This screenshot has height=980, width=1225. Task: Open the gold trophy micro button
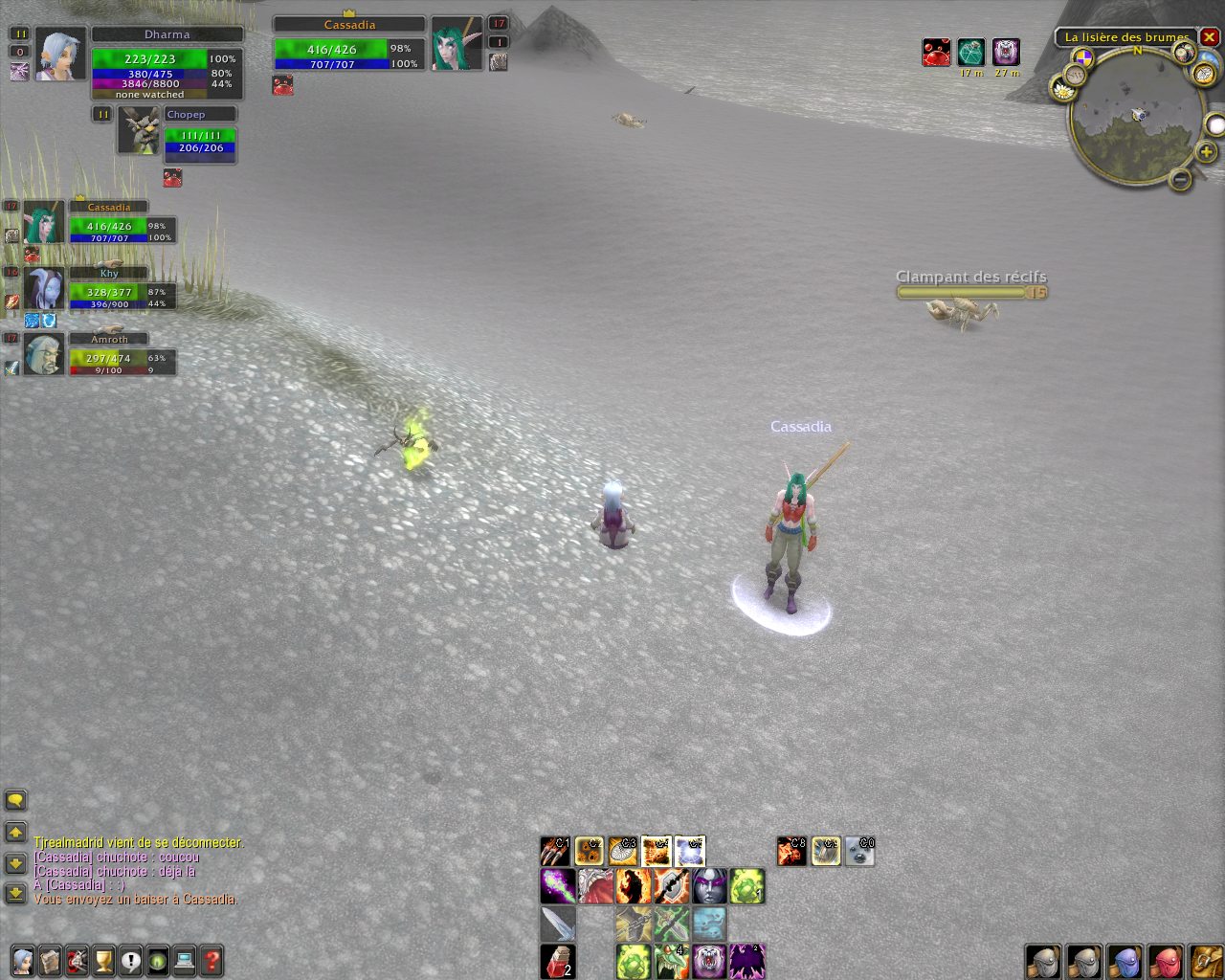coord(103,960)
